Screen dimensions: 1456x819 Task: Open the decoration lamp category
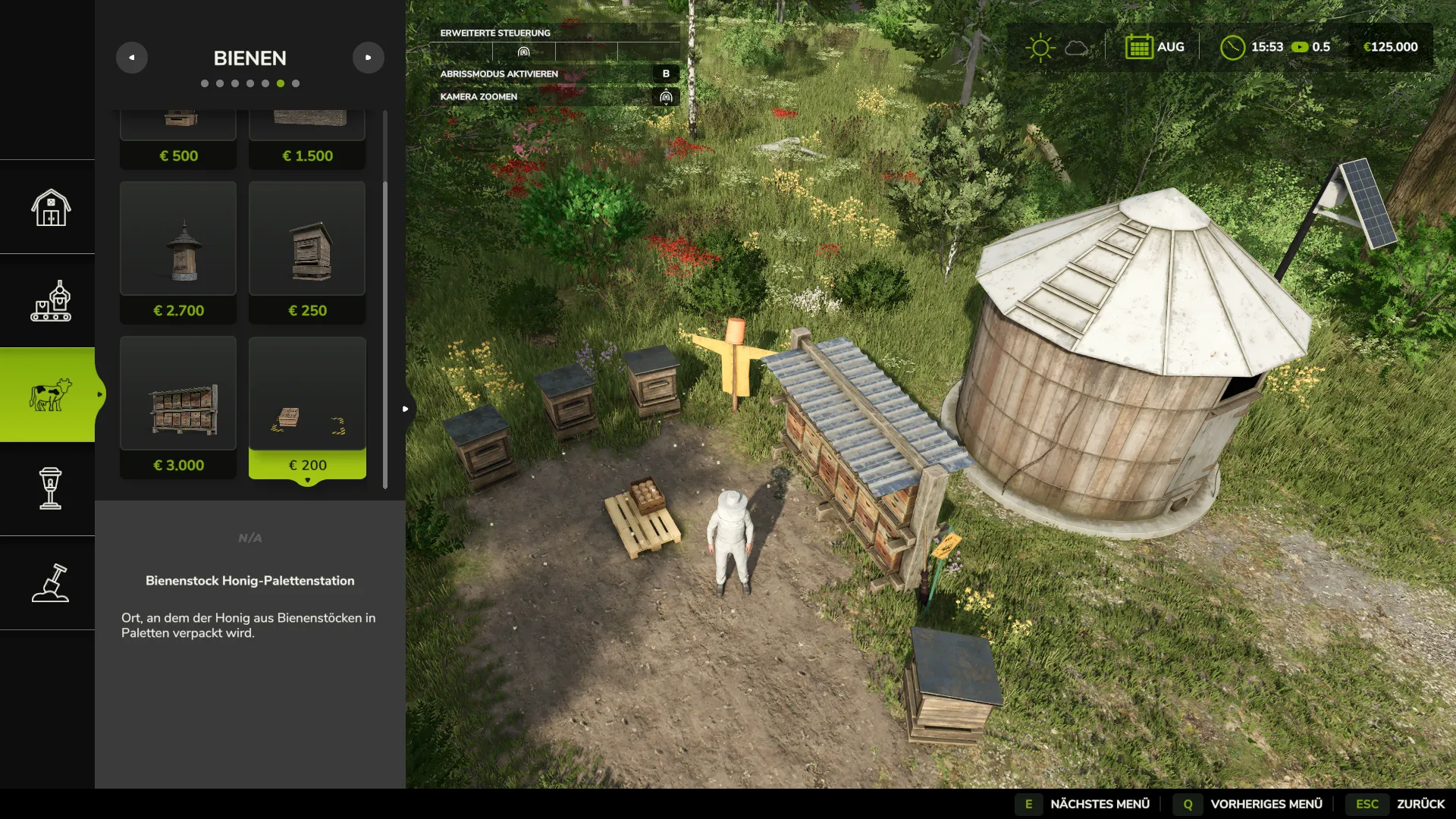[50, 489]
